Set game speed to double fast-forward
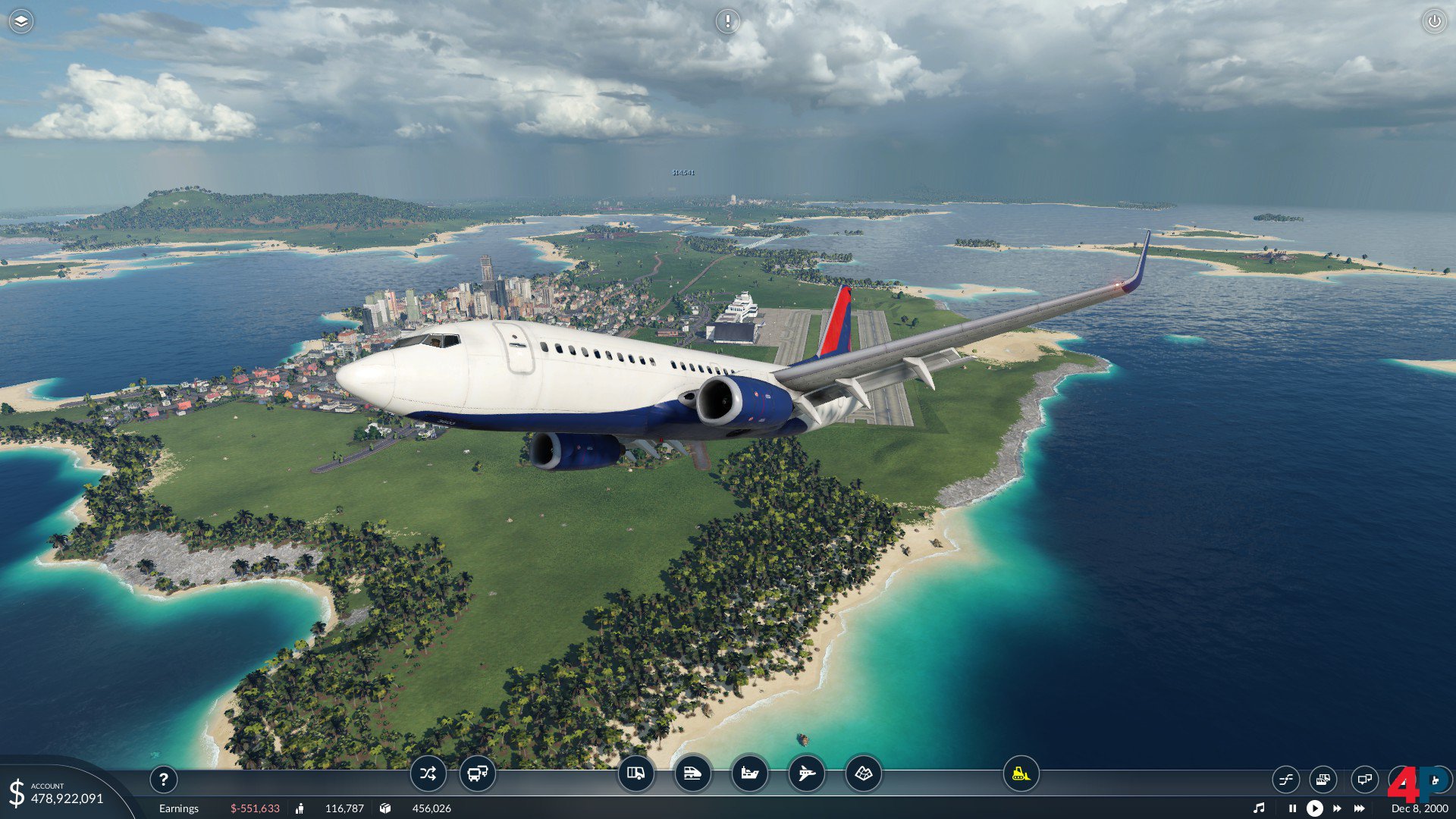This screenshot has width=1456, height=819. (x=1337, y=808)
